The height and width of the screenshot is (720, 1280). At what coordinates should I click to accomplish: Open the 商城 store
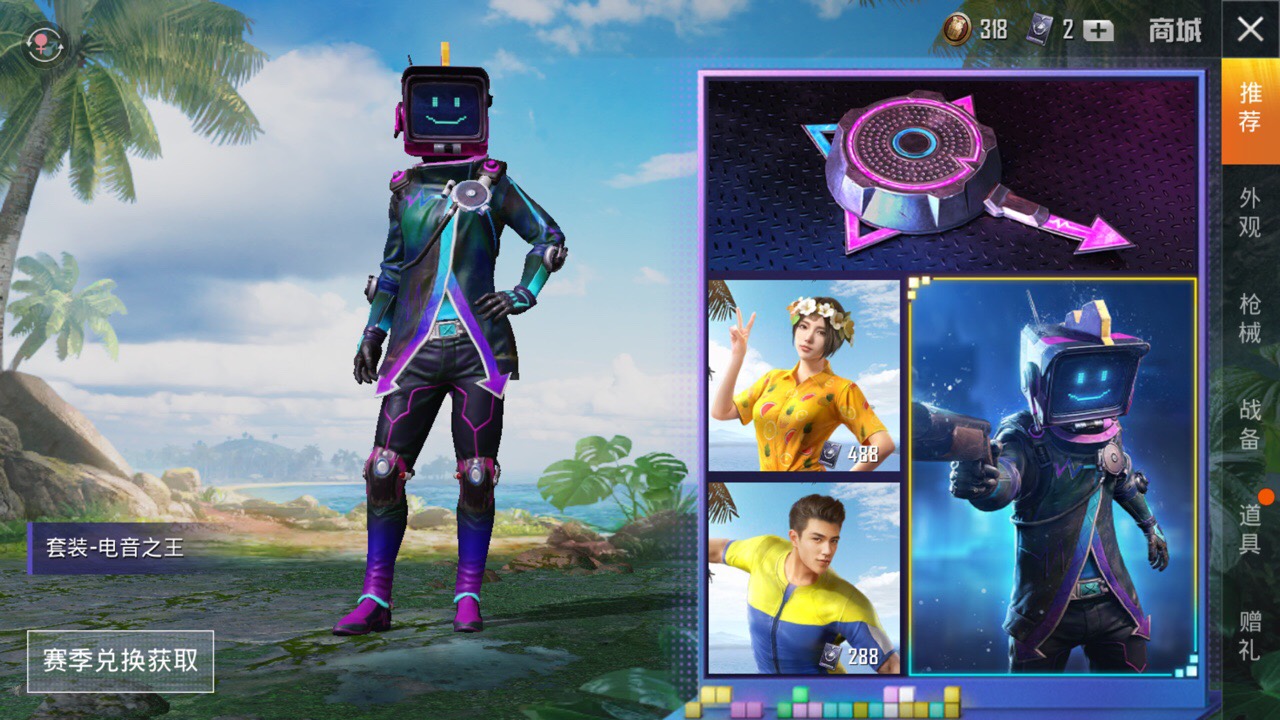coord(1174,30)
